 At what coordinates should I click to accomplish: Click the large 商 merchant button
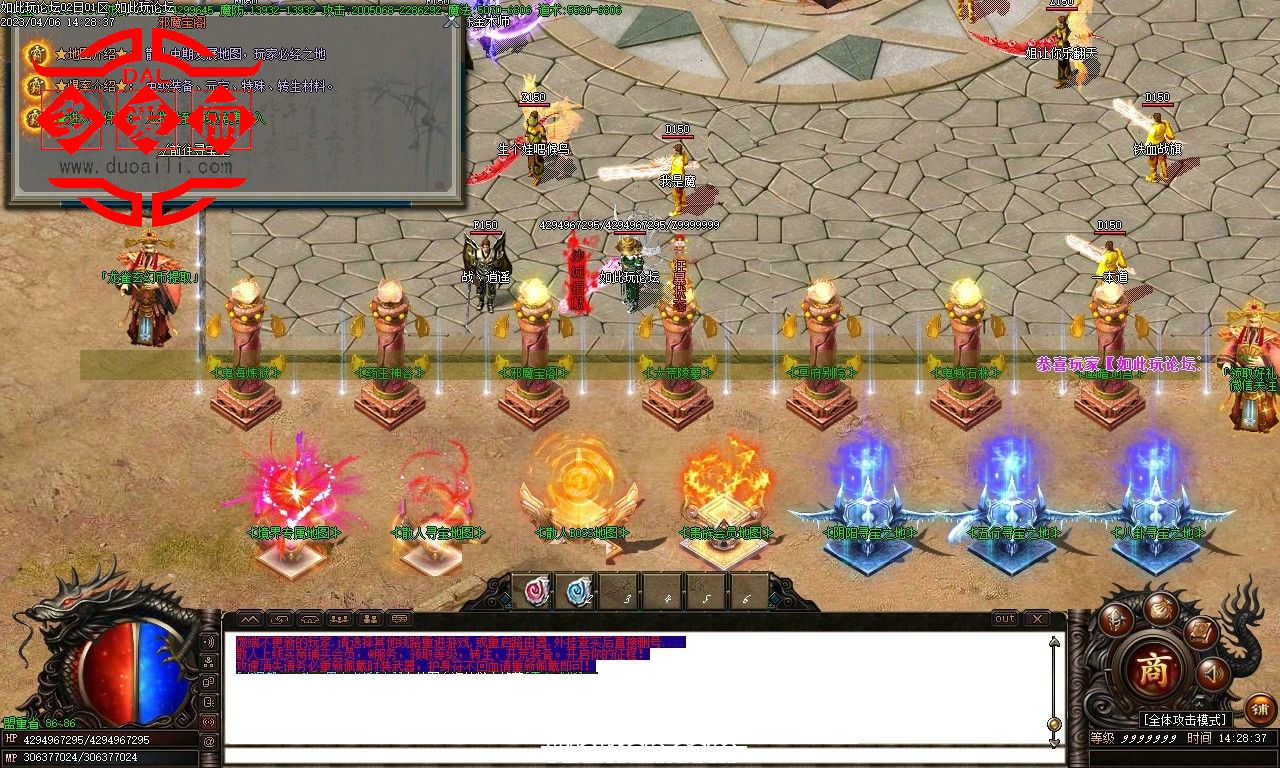(1155, 666)
